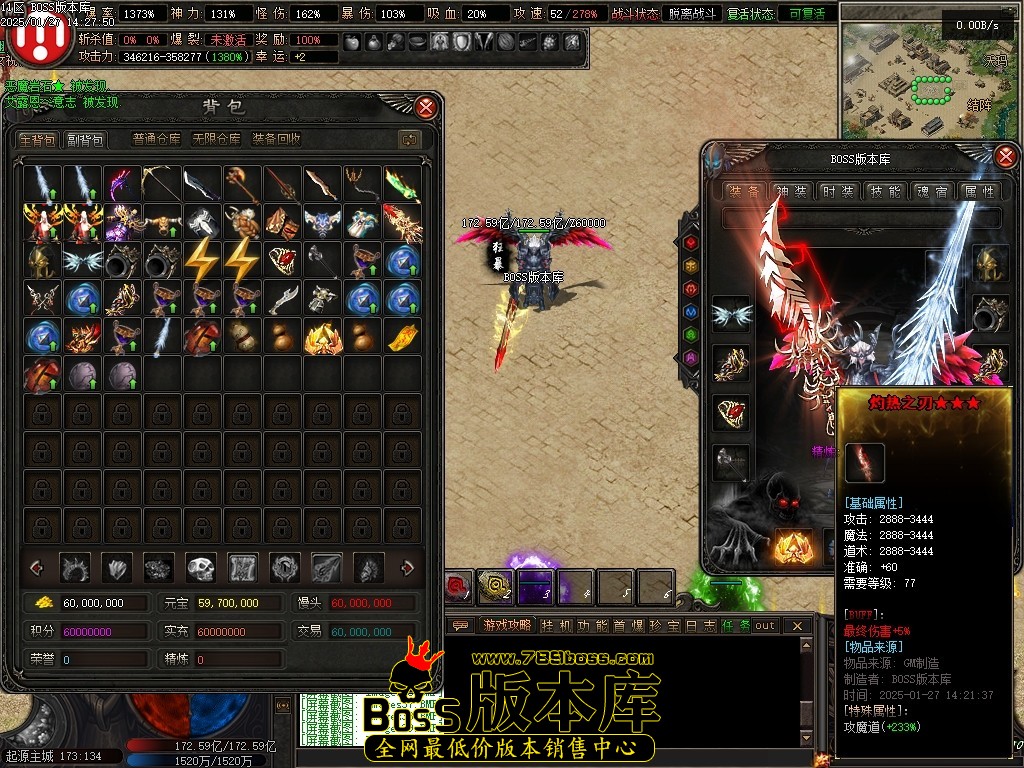Viewport: 1024px width, 768px height.
Task: Select the 装备回收 equipment recycle tab
Action: pos(276,140)
